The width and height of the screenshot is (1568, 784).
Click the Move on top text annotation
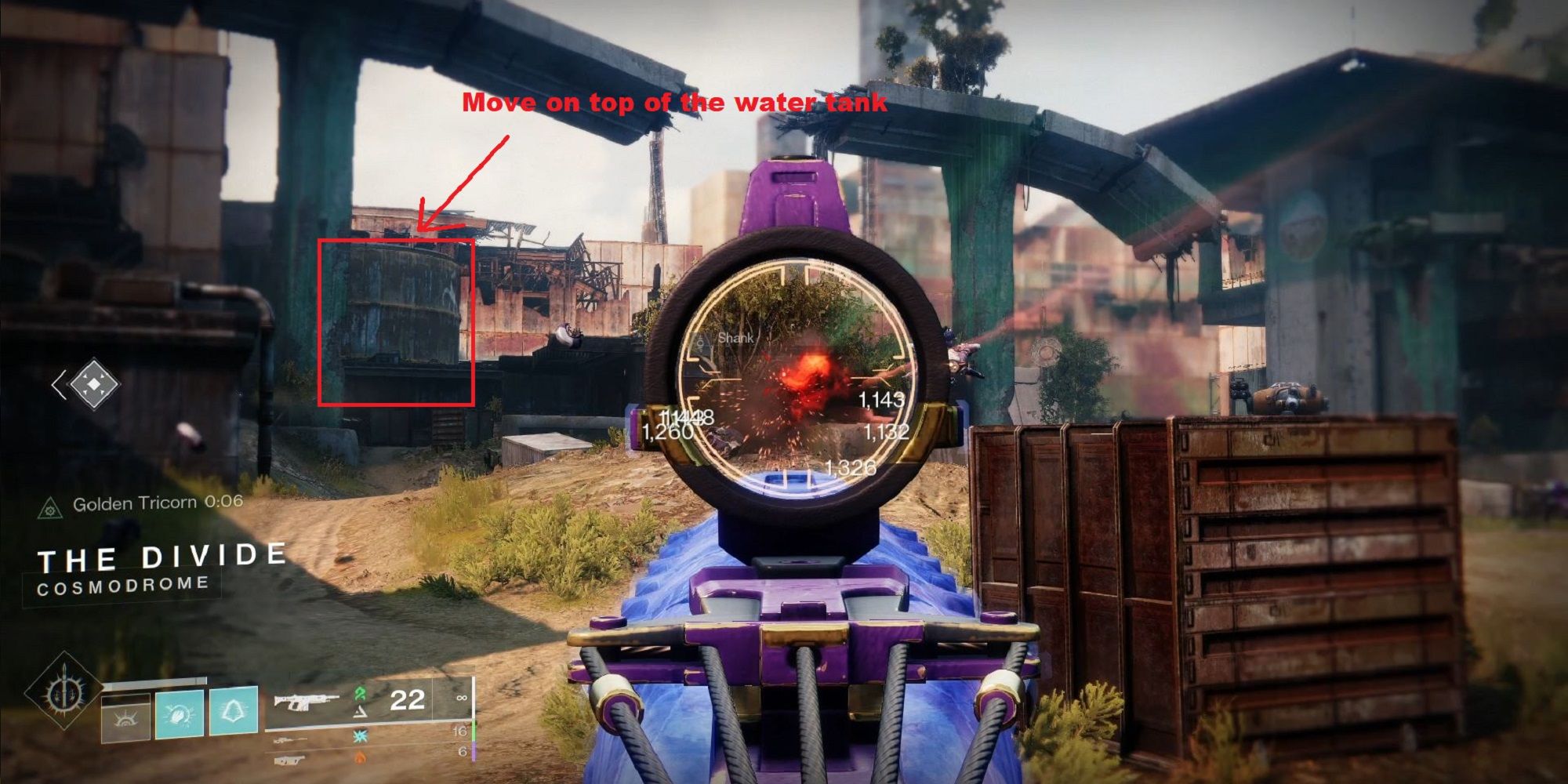pyautogui.click(x=676, y=102)
